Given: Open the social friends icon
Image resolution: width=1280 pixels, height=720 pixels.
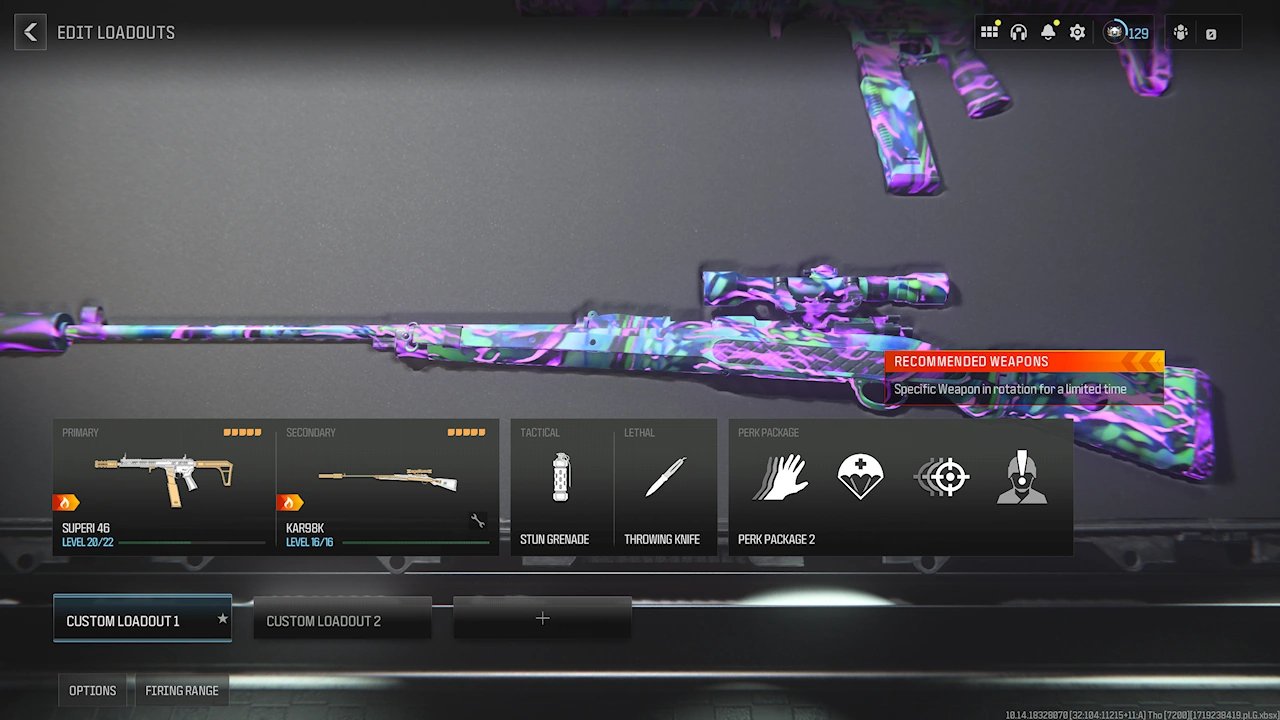Looking at the screenshot, I should click(1180, 32).
